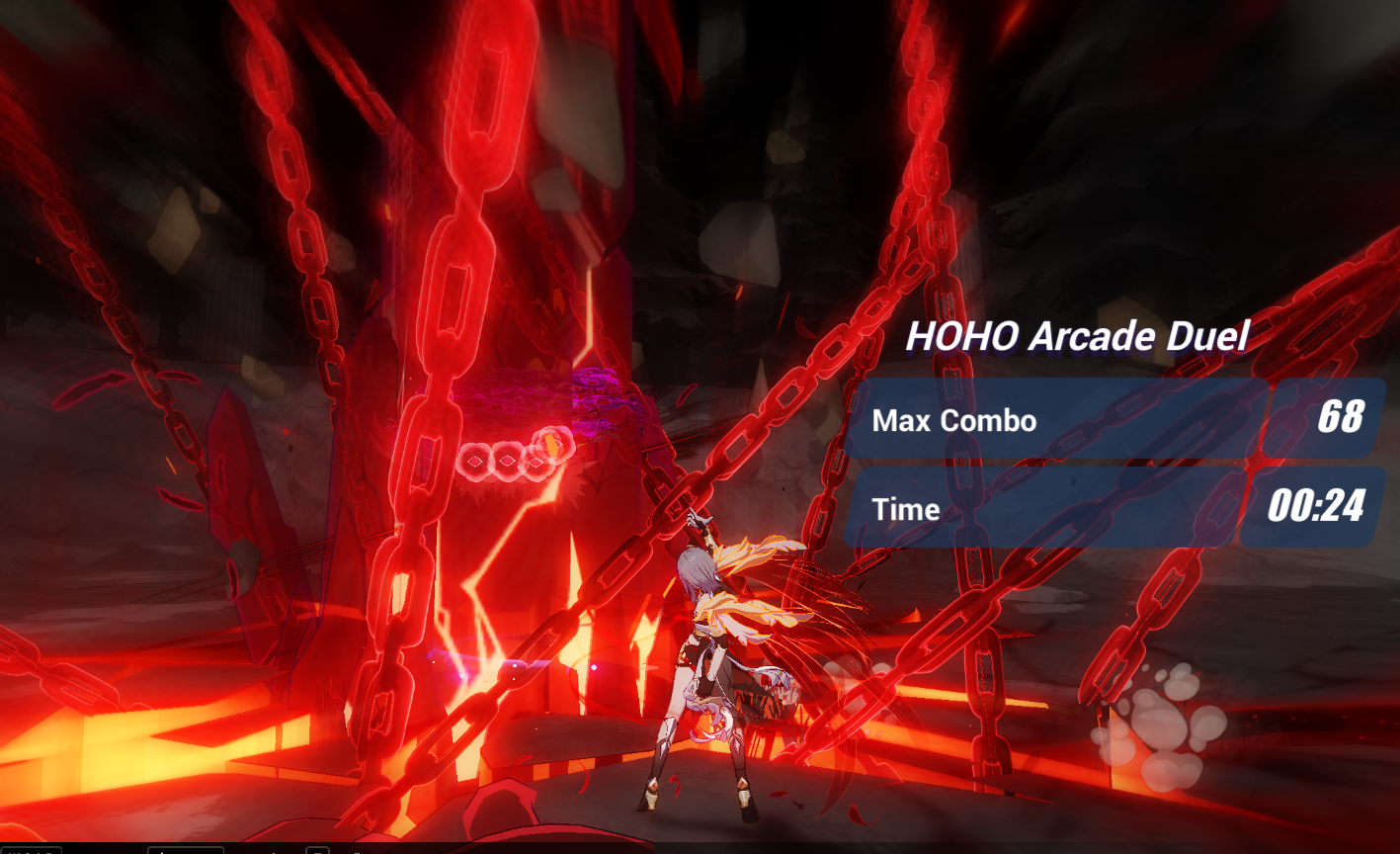
Task: Click the HOHO Arcade Duel title
Action: tap(1076, 335)
